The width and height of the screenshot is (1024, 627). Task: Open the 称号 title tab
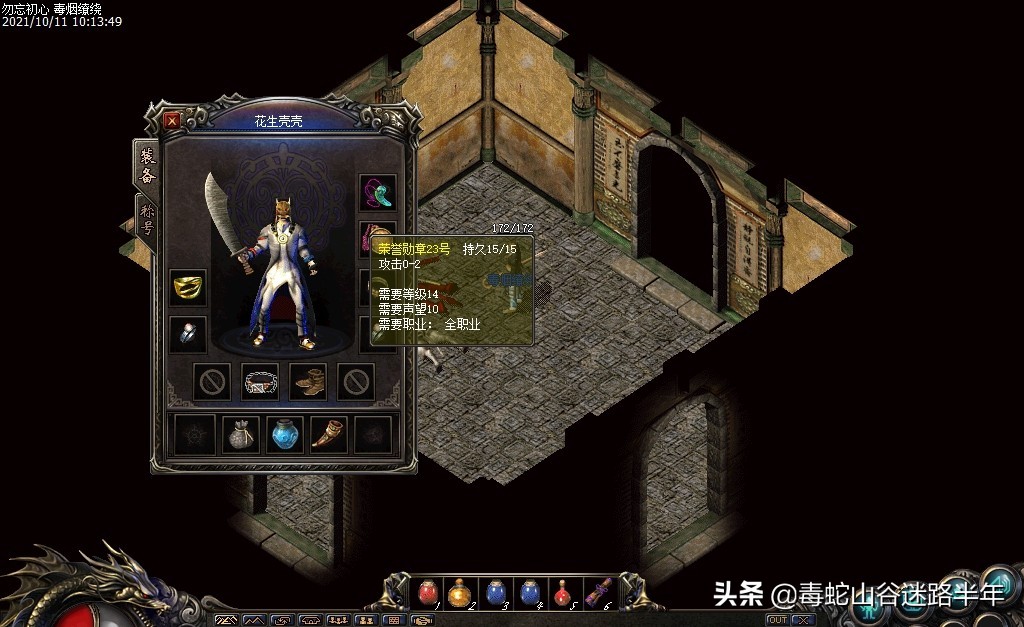147,218
